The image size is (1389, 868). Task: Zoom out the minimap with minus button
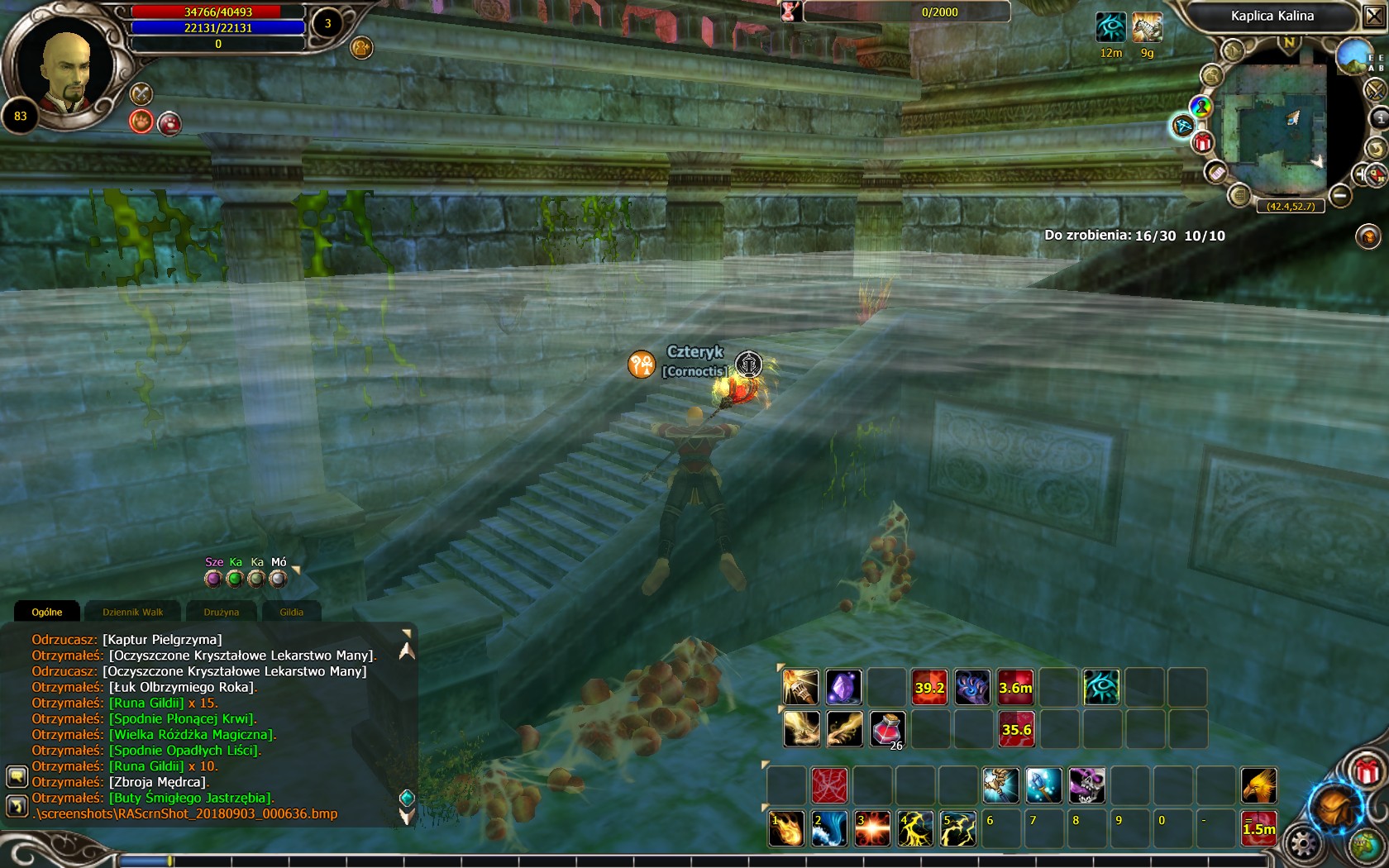1341,196
